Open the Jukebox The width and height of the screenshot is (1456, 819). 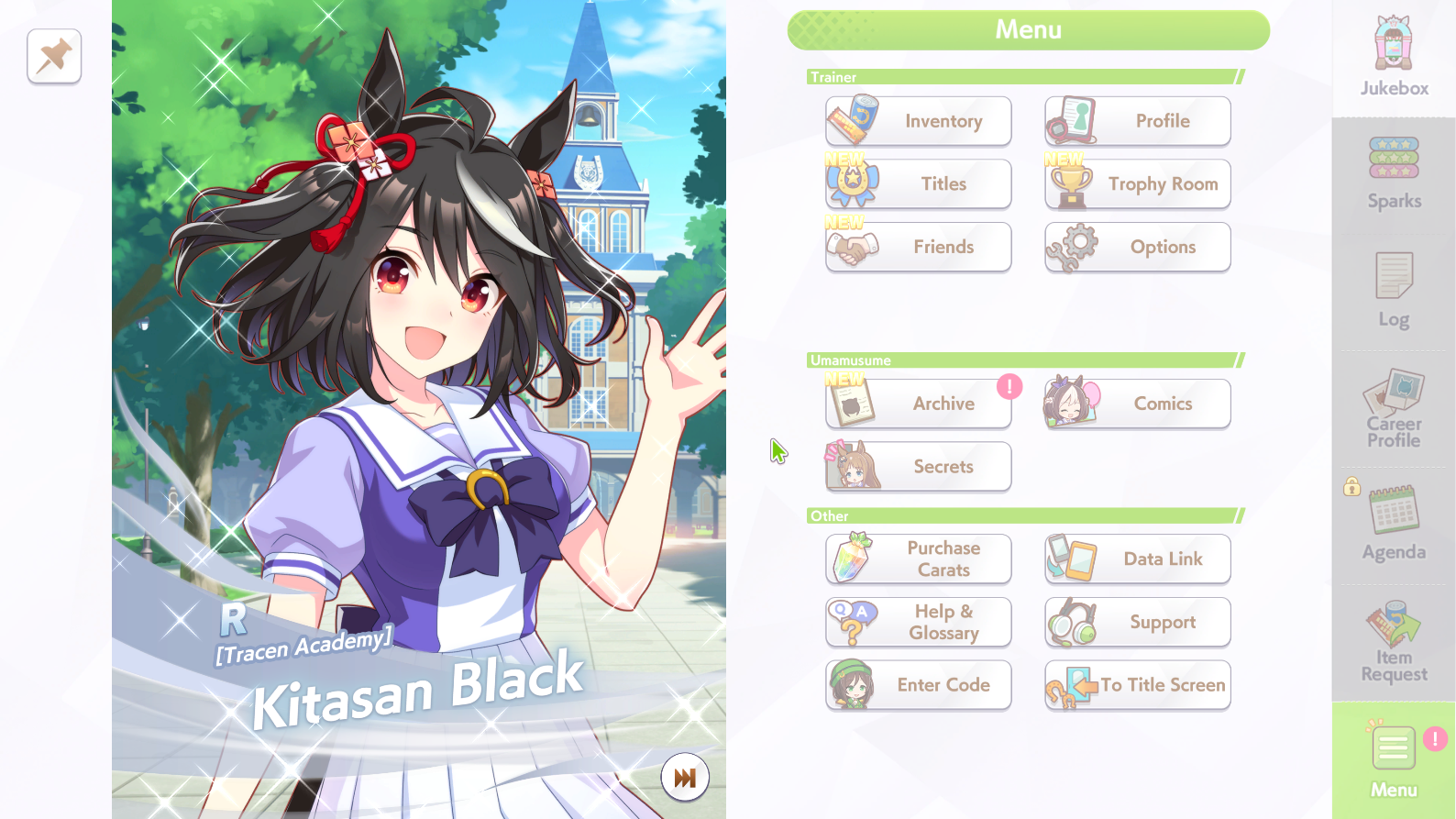tap(1394, 57)
